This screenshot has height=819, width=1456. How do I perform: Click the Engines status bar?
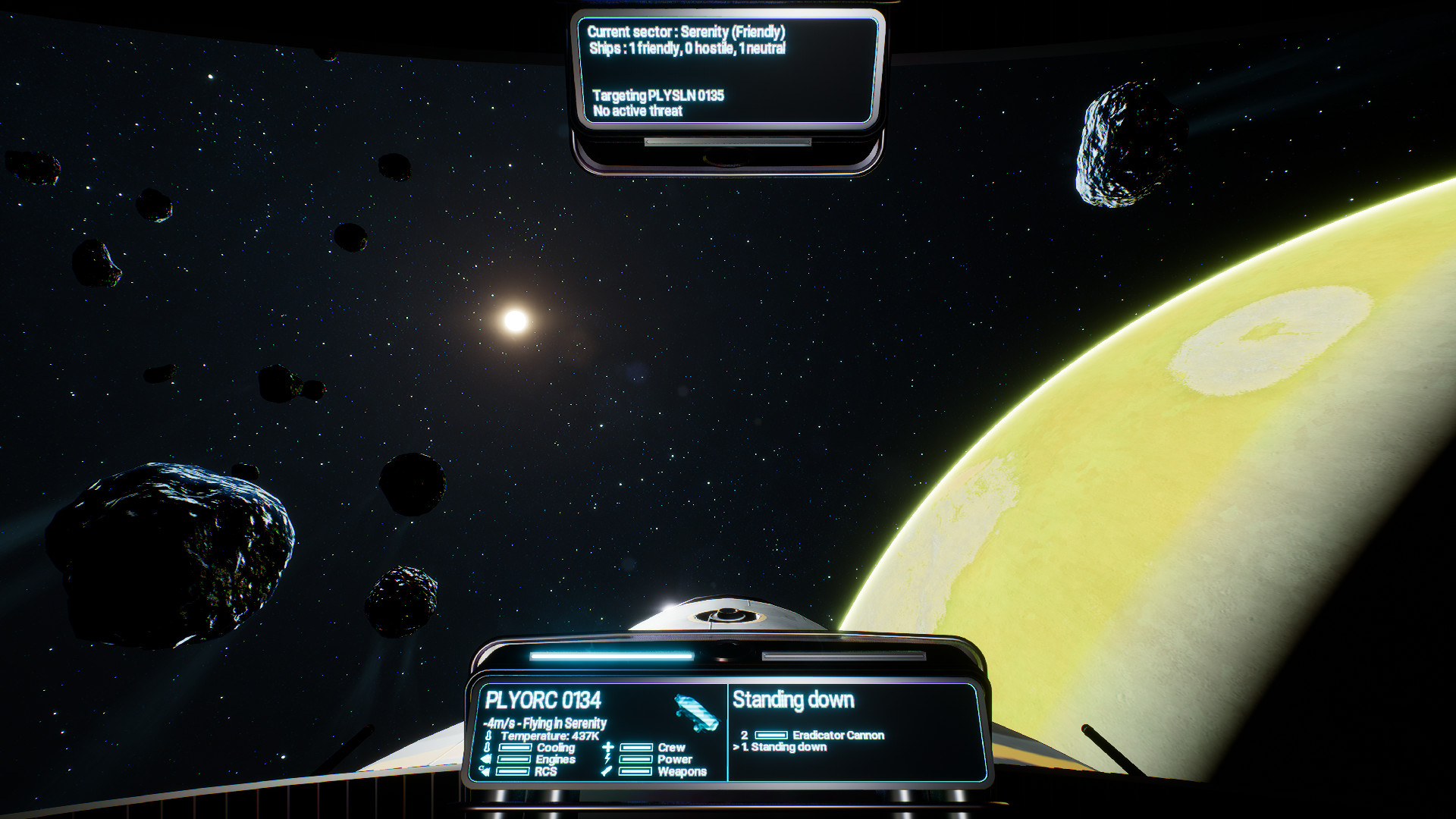514,758
